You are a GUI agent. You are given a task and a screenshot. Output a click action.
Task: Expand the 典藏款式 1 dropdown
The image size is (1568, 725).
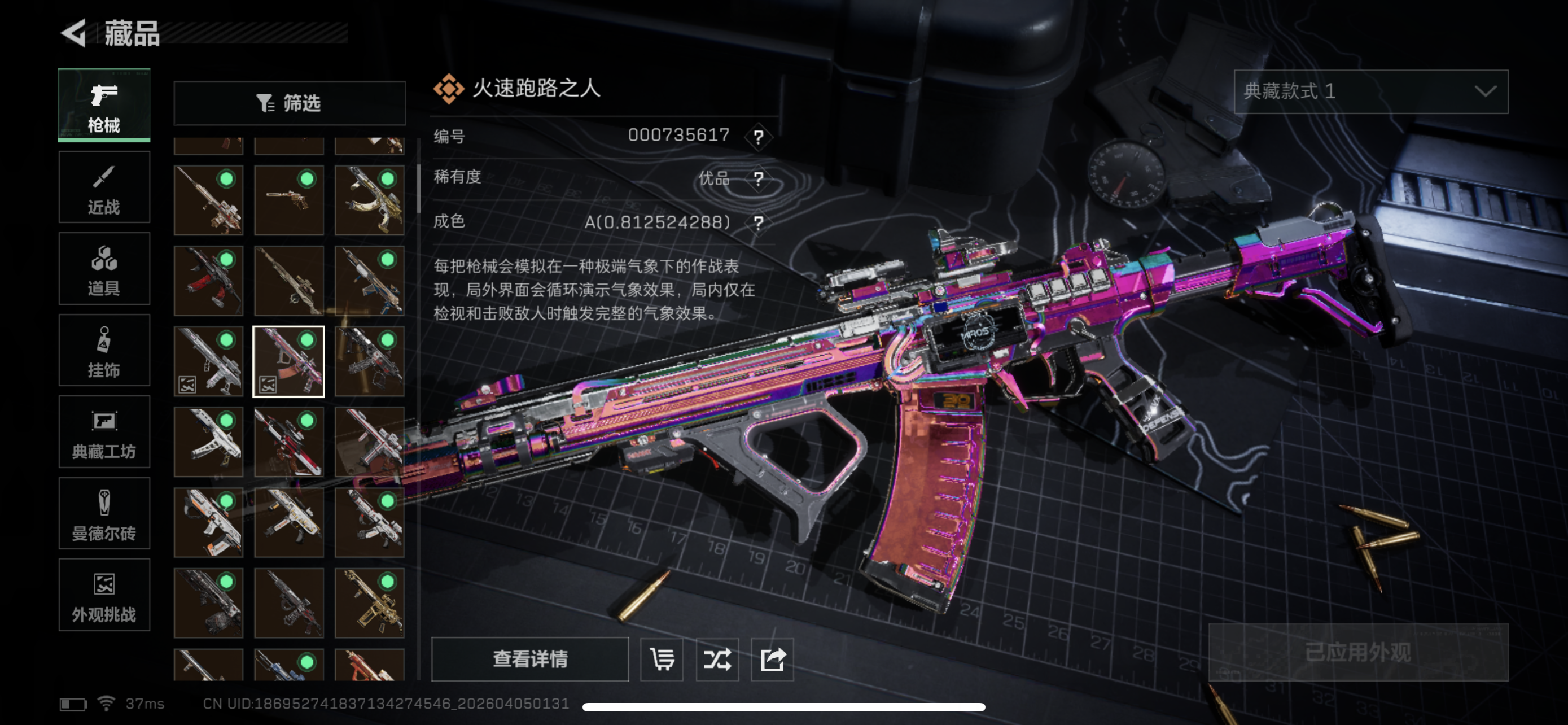point(1369,93)
